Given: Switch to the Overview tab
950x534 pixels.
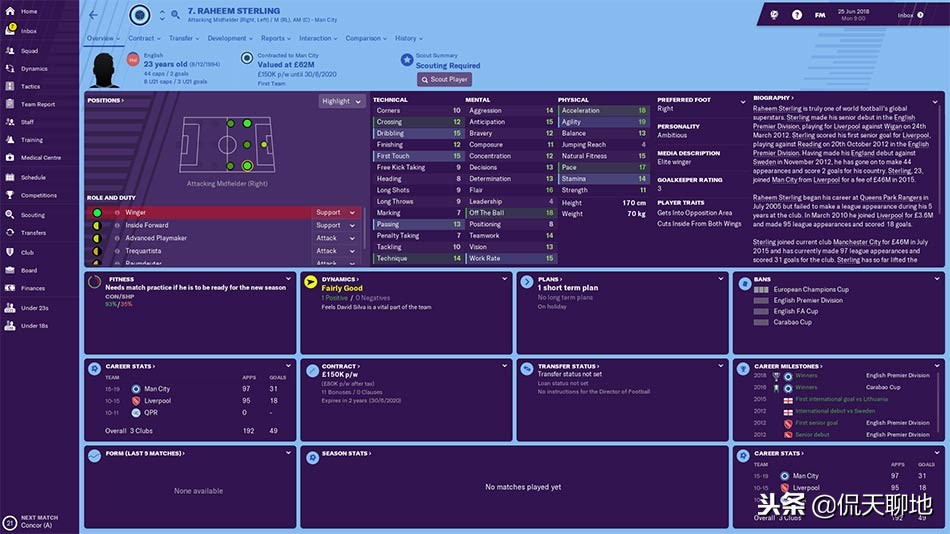Looking at the screenshot, I should [x=102, y=39].
